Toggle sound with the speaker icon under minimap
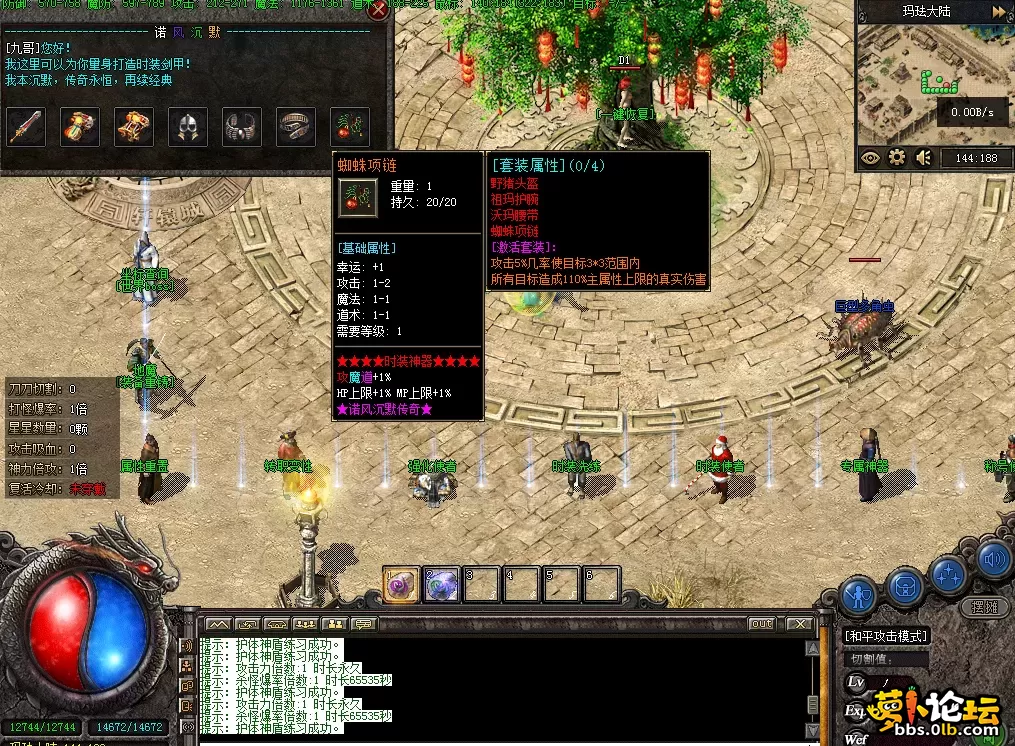The height and width of the screenshot is (746, 1015). (924, 158)
